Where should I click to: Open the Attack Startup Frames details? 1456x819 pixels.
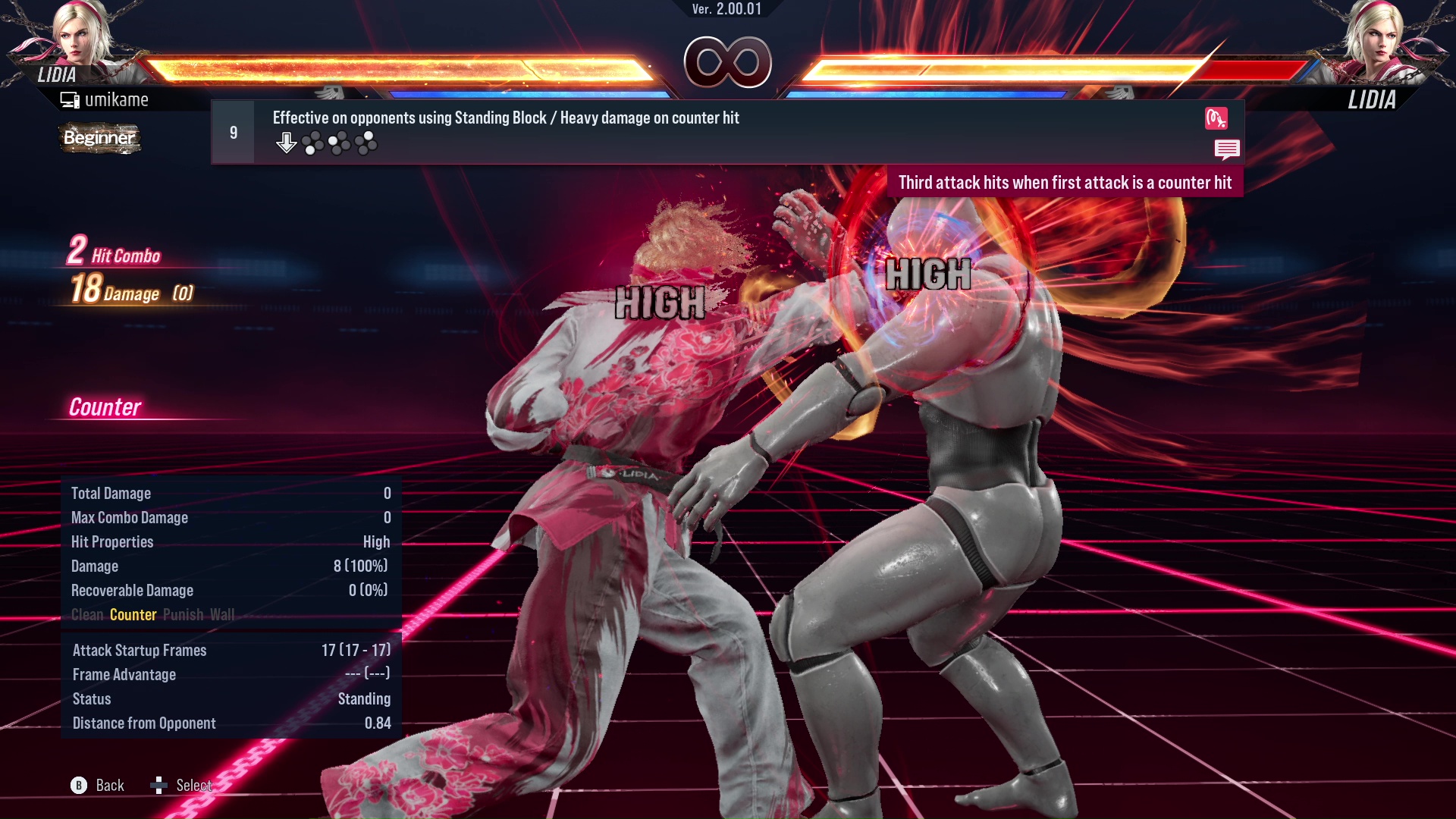click(x=139, y=650)
